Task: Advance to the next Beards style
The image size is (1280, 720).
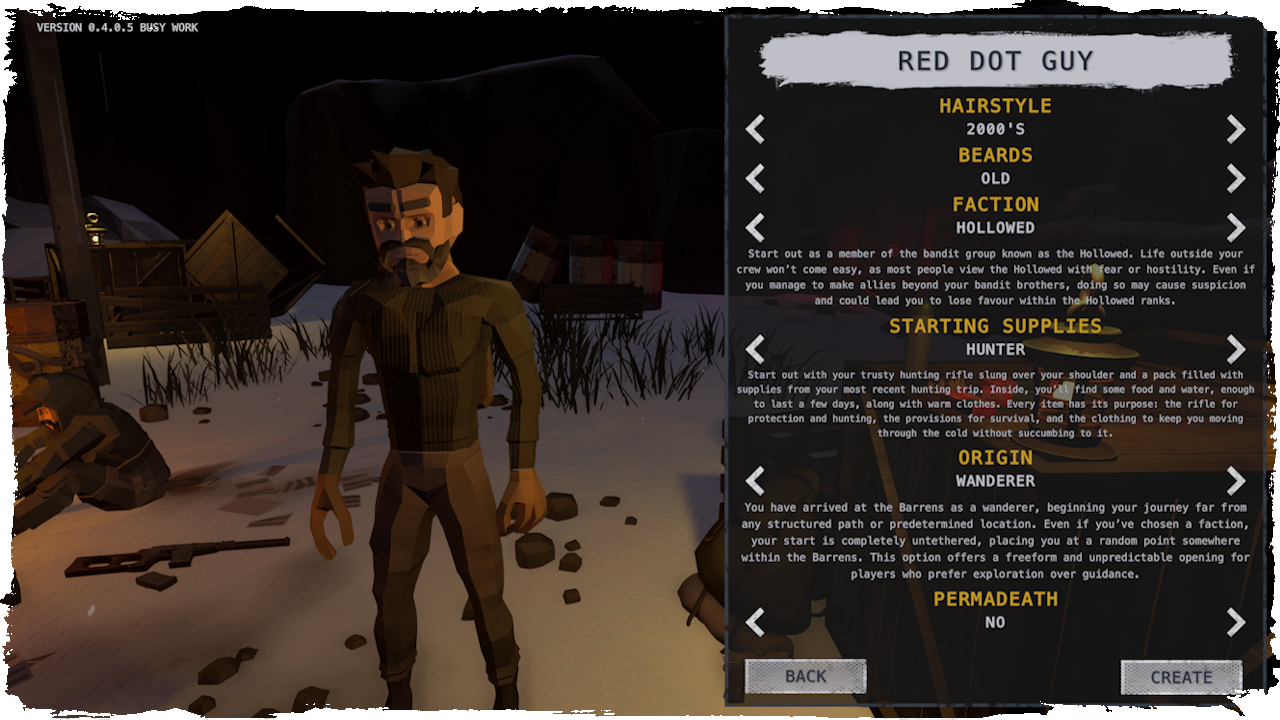Action: [1235, 178]
